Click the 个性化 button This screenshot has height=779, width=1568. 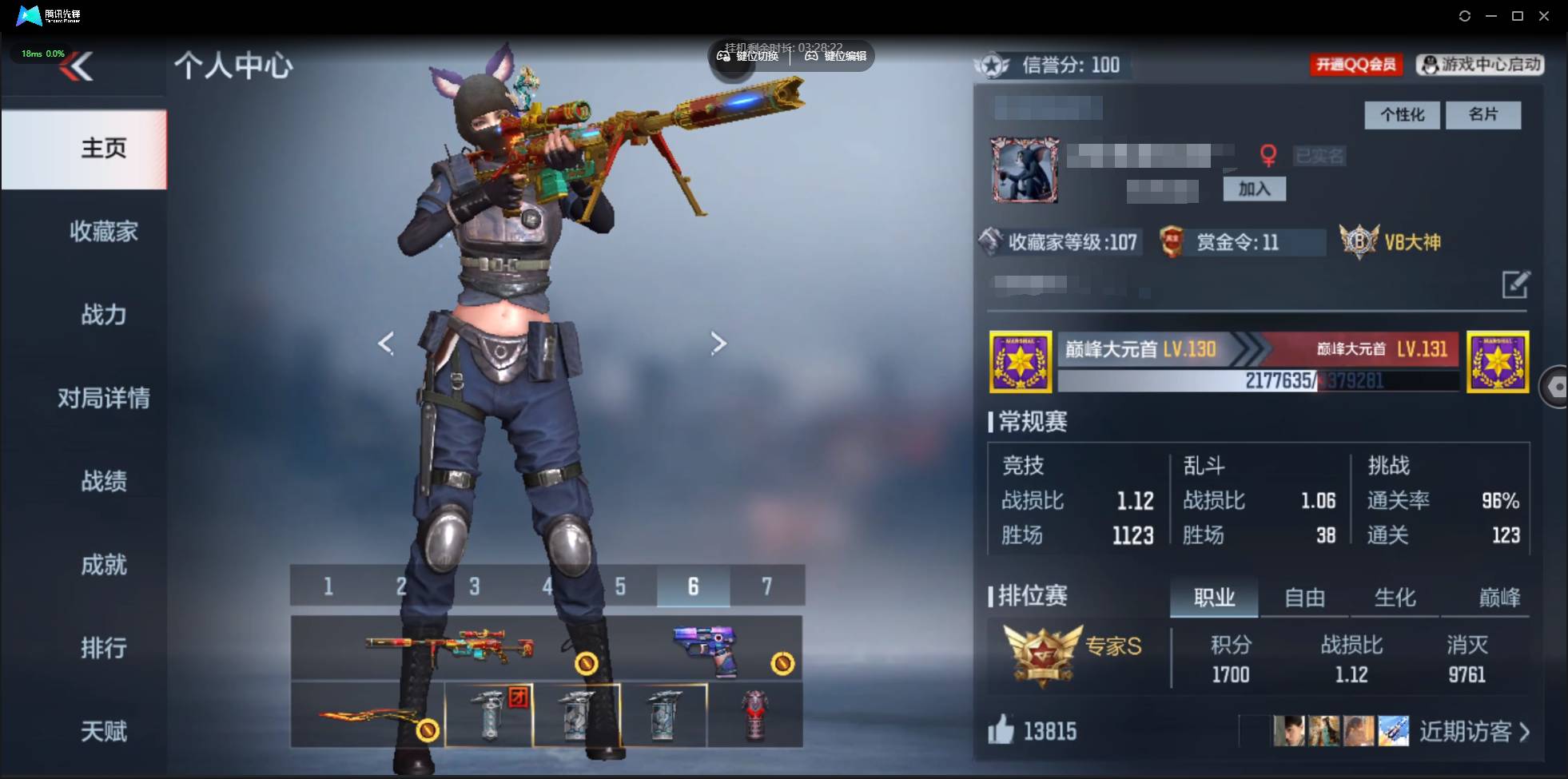[1402, 115]
